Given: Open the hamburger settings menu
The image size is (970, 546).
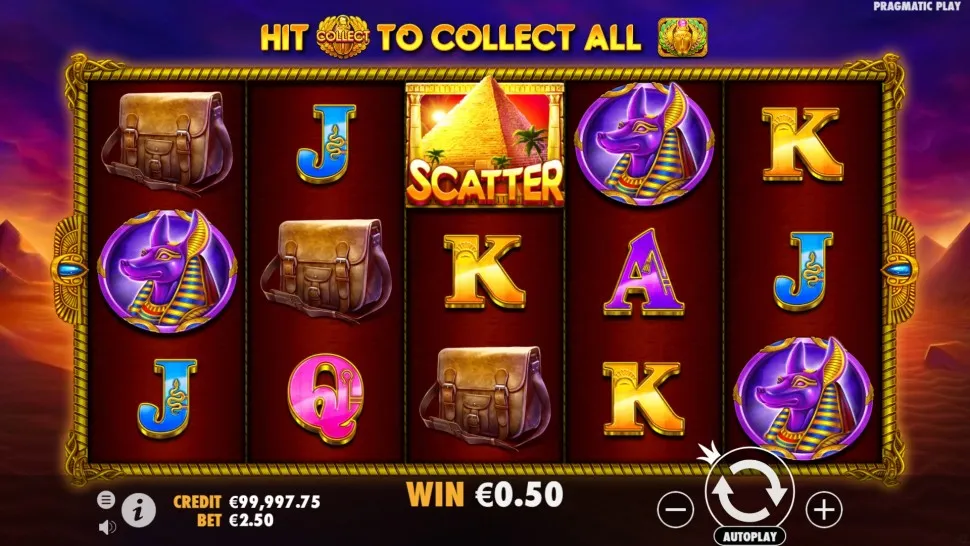Looking at the screenshot, I should (105, 499).
